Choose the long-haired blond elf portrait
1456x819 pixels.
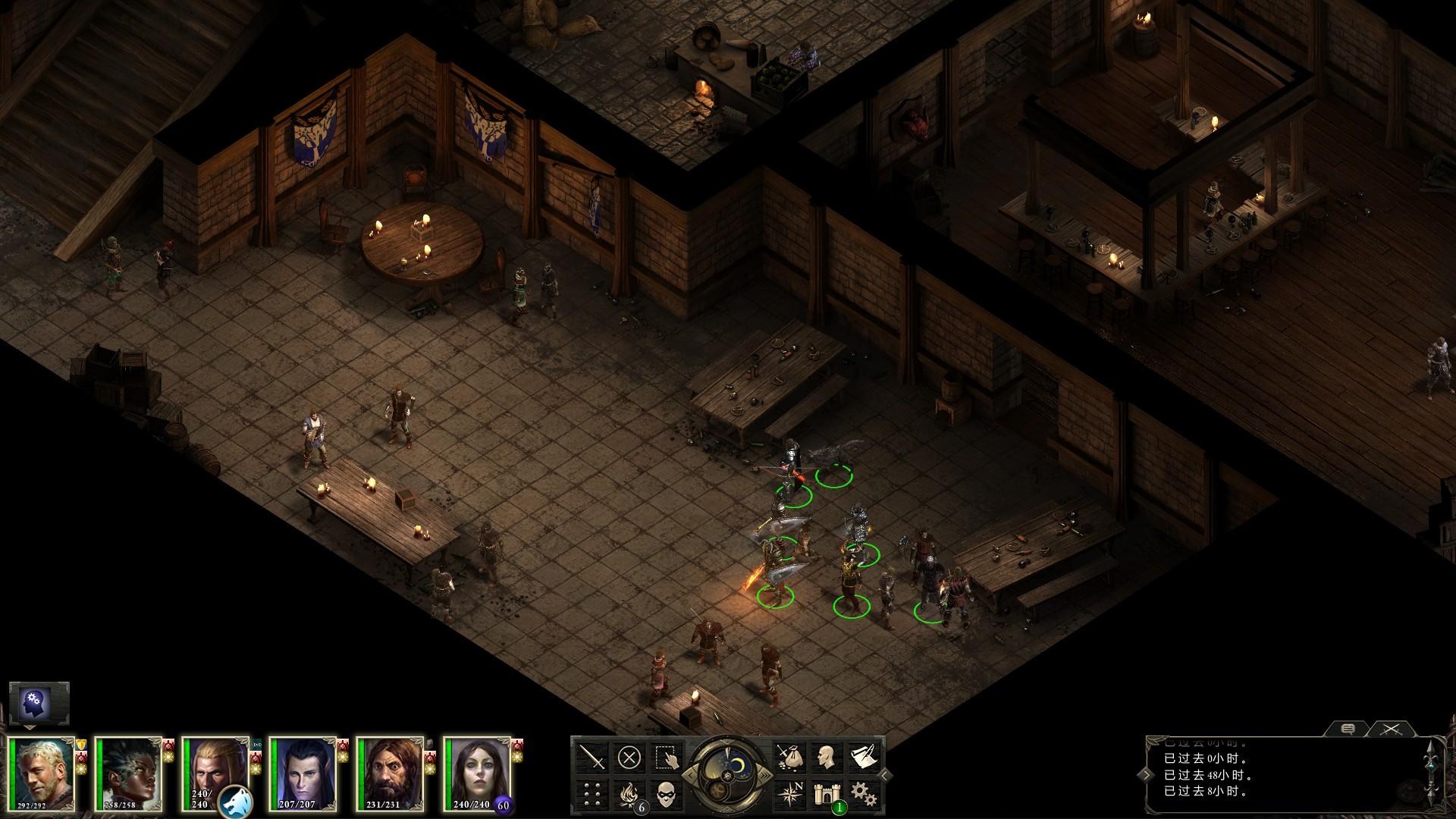[217, 766]
